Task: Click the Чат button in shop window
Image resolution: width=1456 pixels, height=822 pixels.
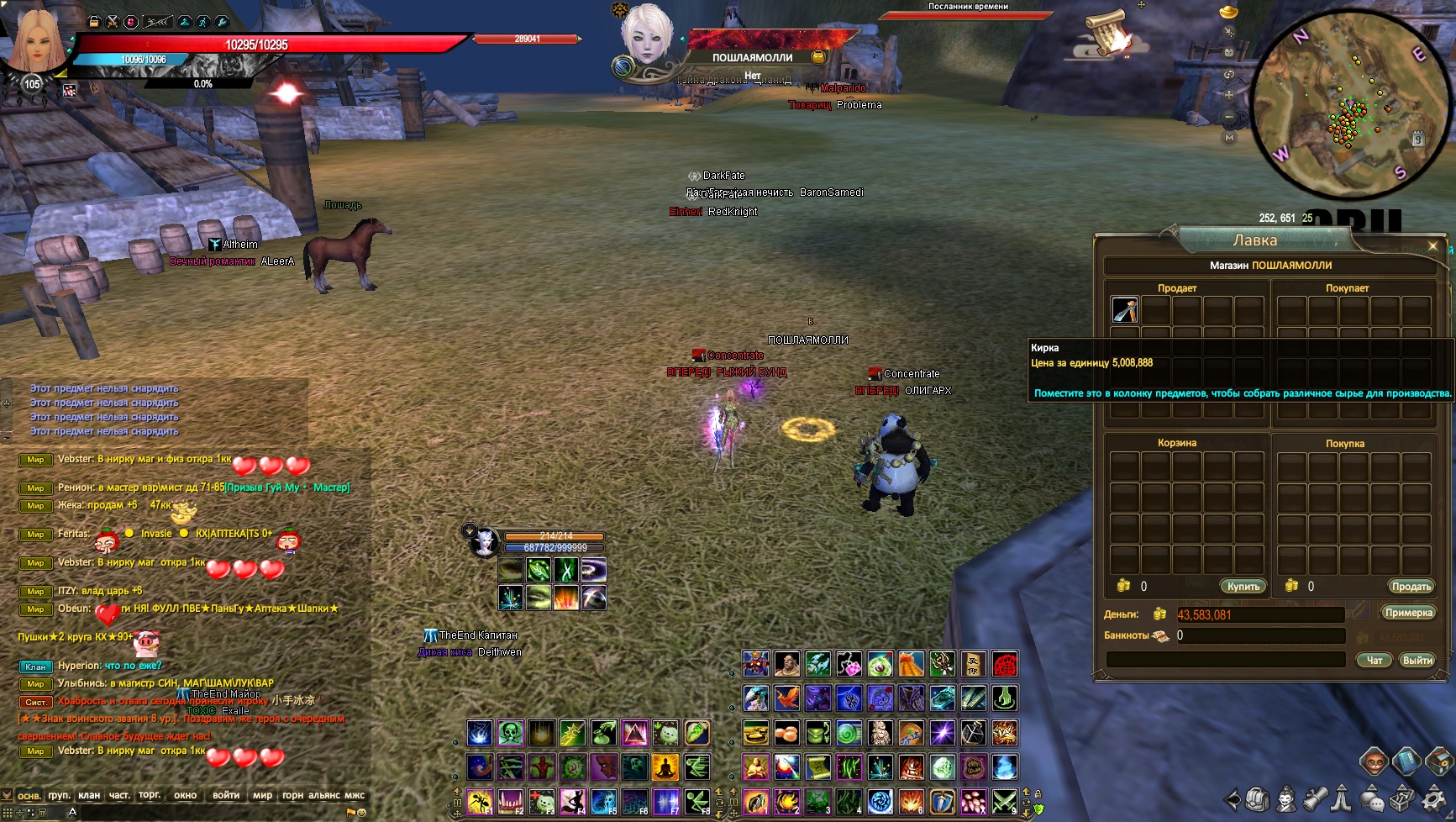Action: [1375, 661]
